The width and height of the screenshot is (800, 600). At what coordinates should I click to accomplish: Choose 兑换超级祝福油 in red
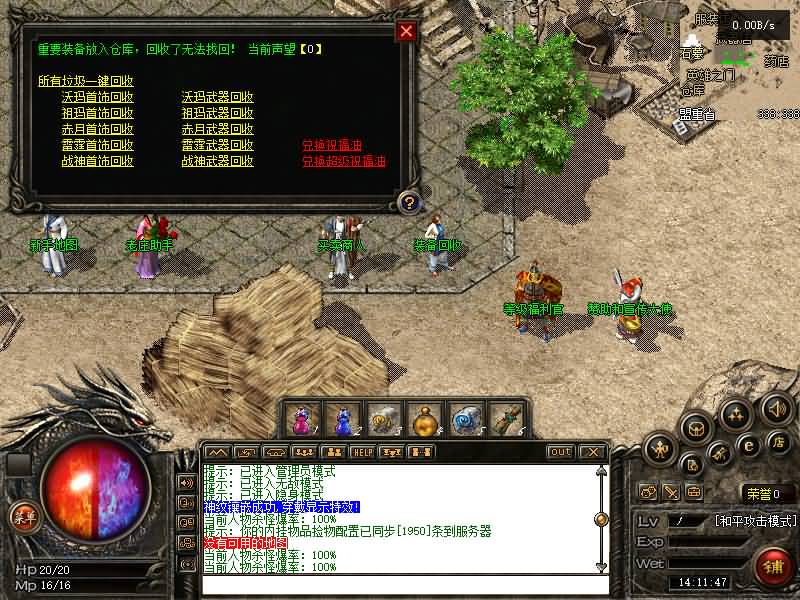tap(344, 161)
